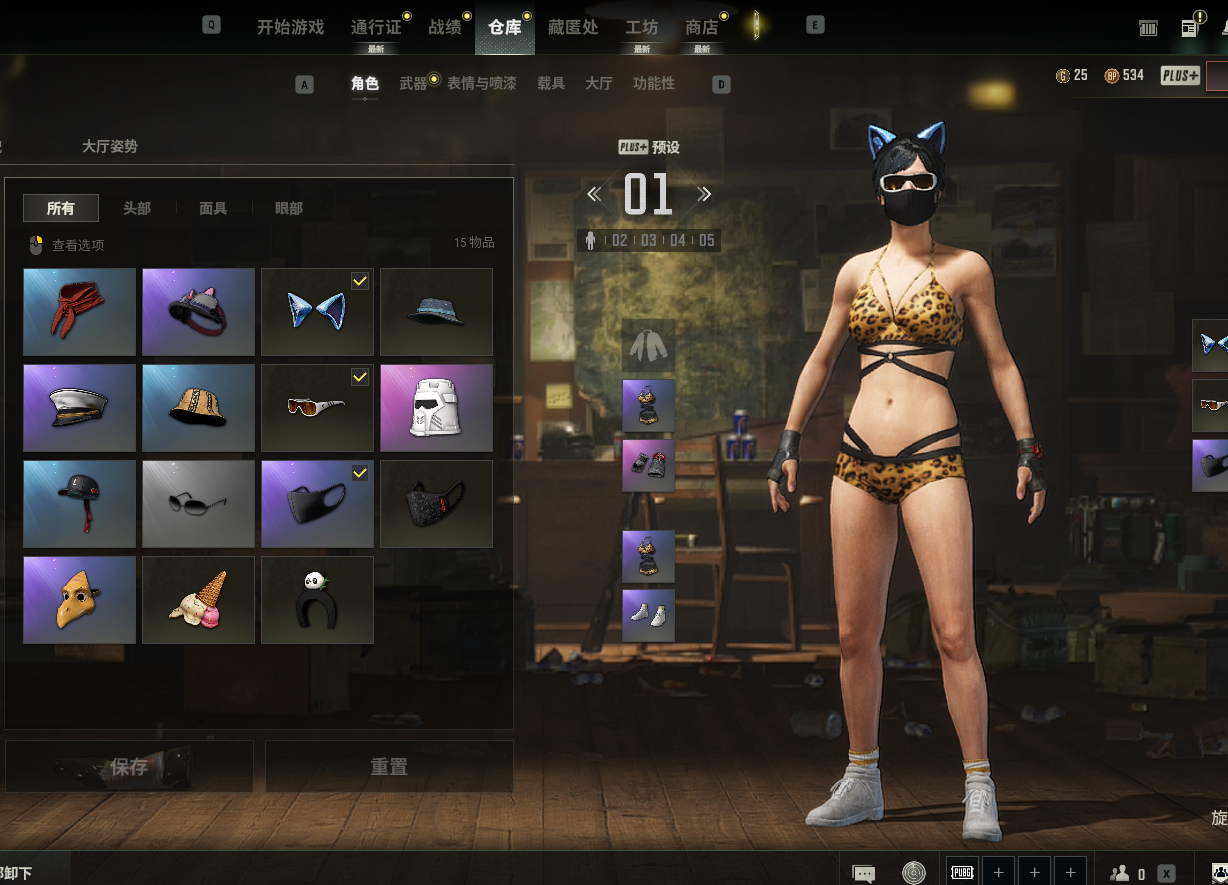Save the outfit with 保存

pyautogui.click(x=129, y=767)
